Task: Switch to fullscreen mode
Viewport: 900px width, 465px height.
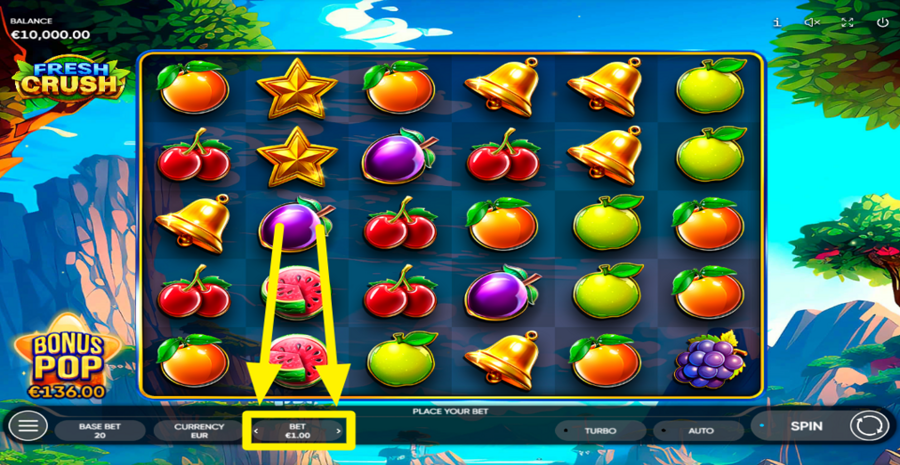Action: click(847, 22)
